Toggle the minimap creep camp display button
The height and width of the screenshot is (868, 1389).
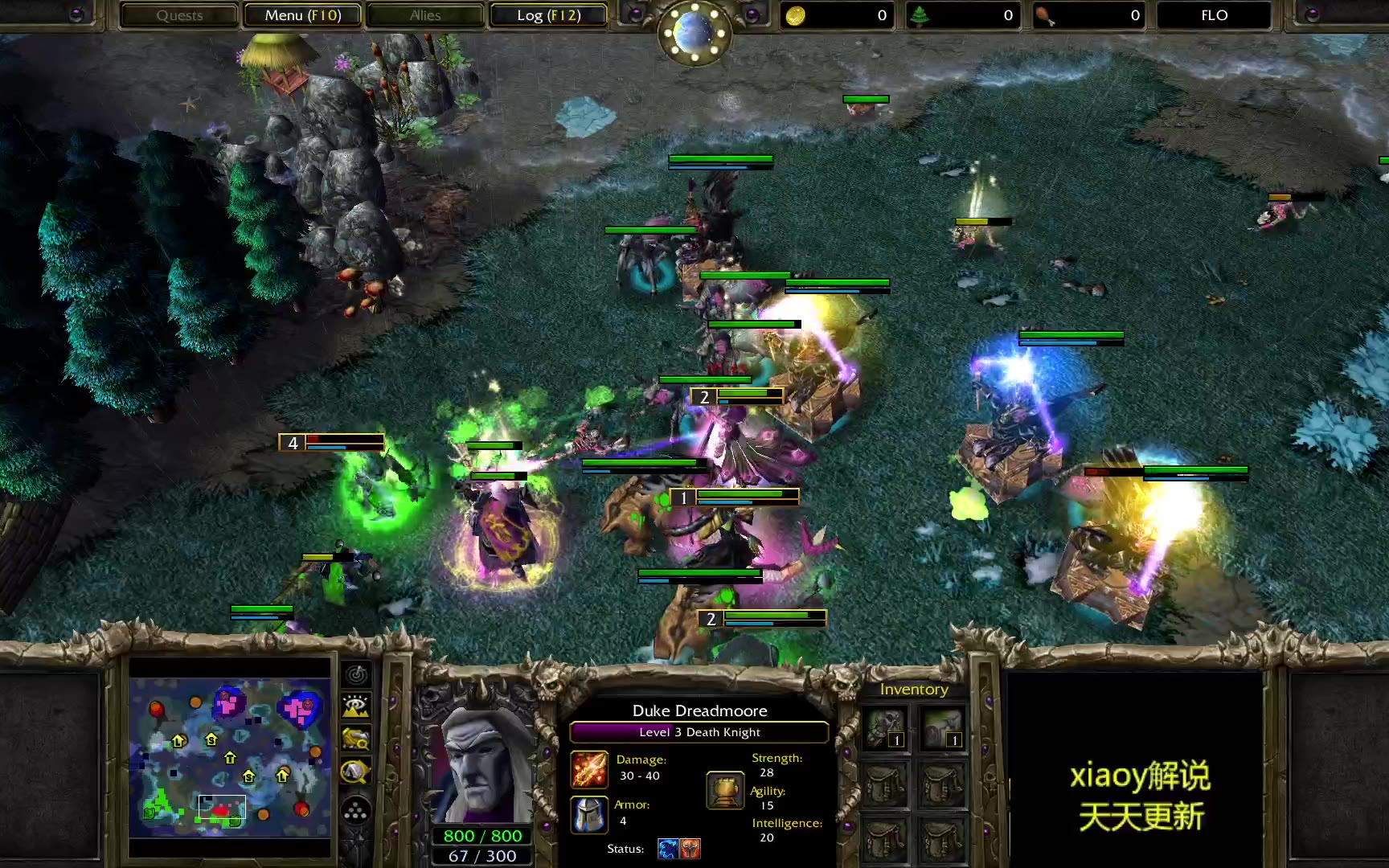(356, 772)
